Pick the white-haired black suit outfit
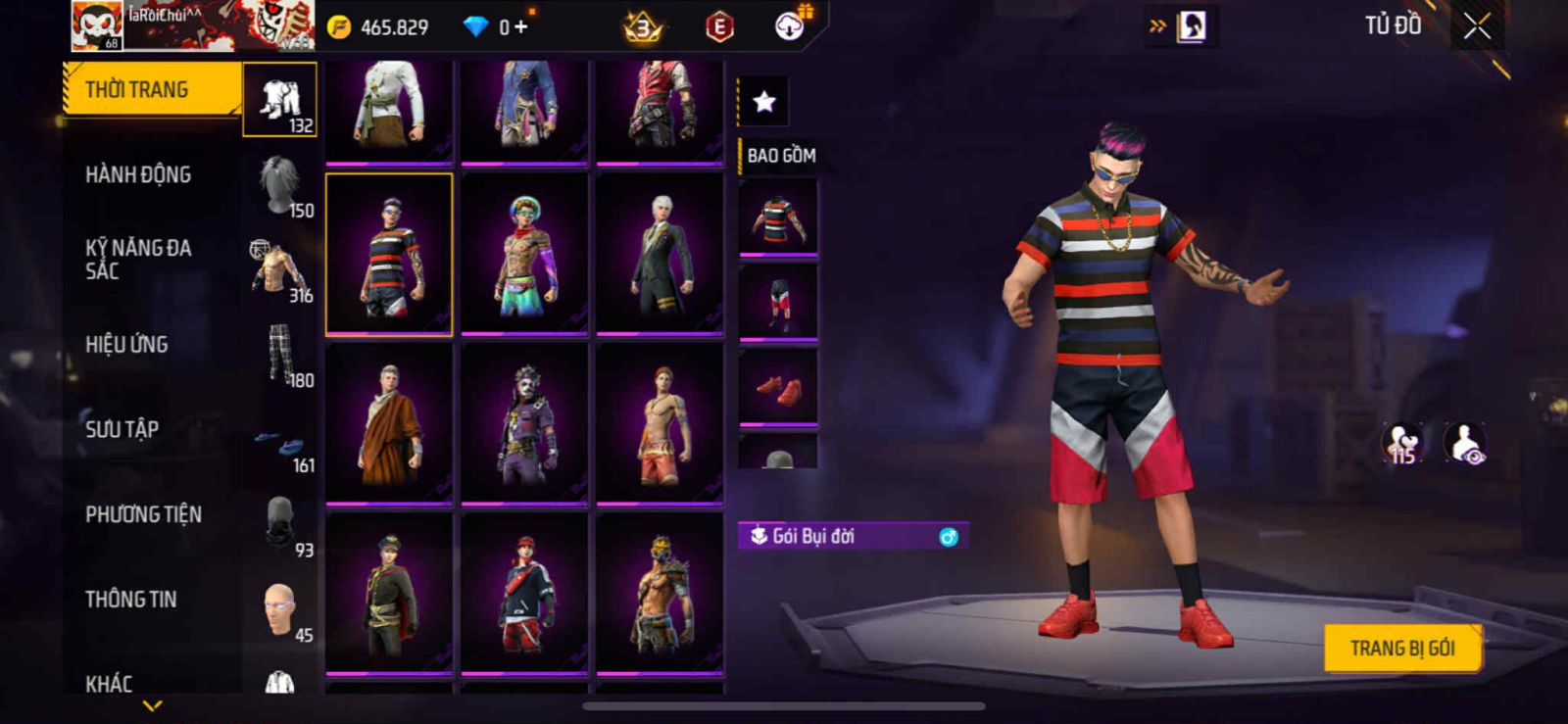1568x724 pixels. click(x=660, y=255)
